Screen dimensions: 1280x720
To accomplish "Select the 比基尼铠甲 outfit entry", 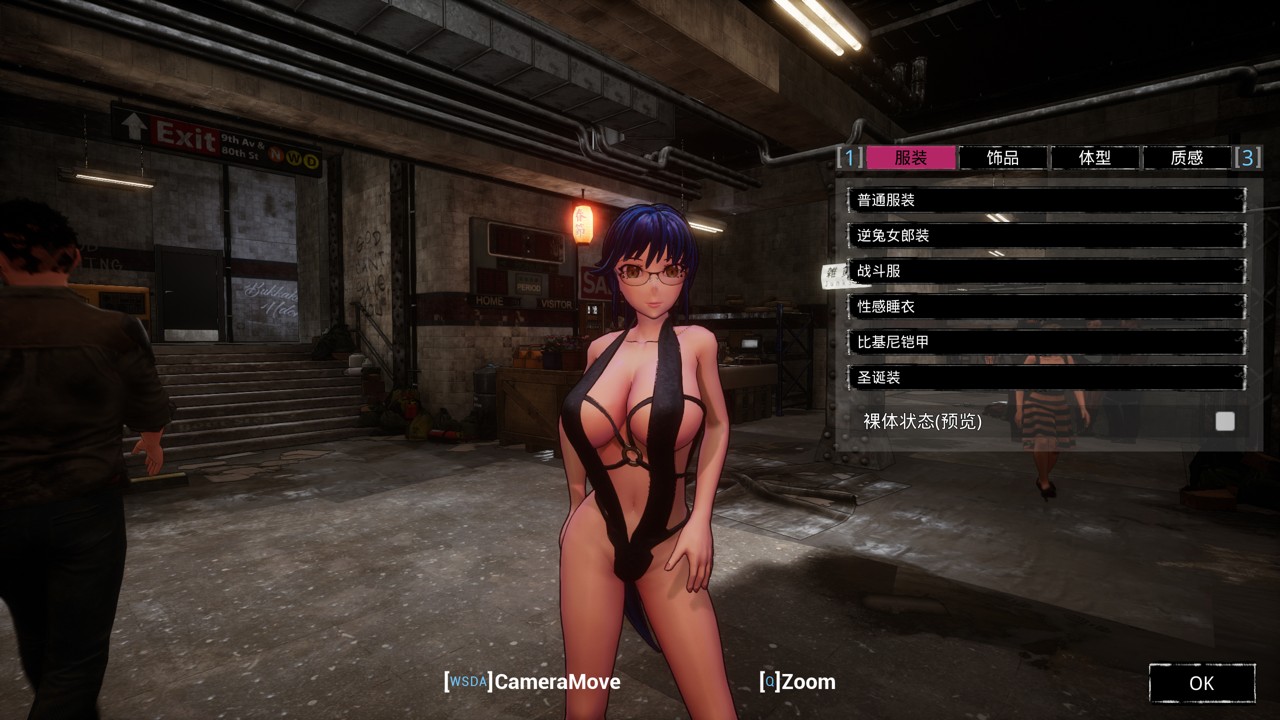I will tap(1046, 342).
